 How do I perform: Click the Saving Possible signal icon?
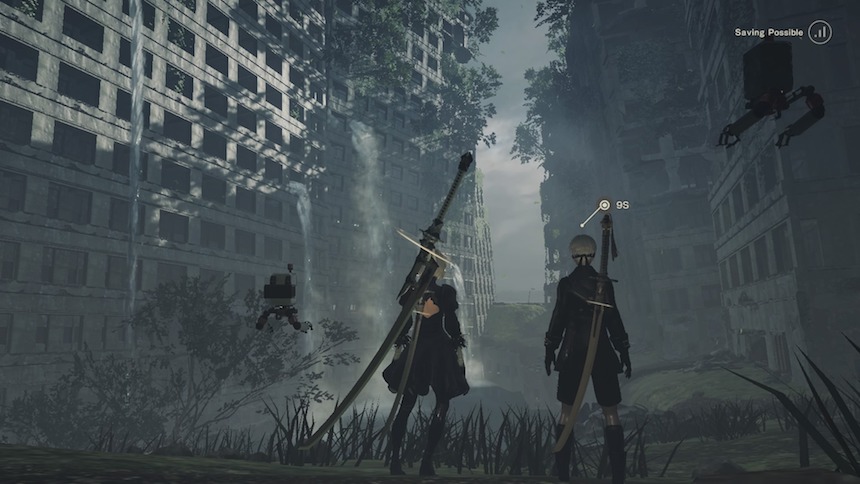(x=820, y=32)
